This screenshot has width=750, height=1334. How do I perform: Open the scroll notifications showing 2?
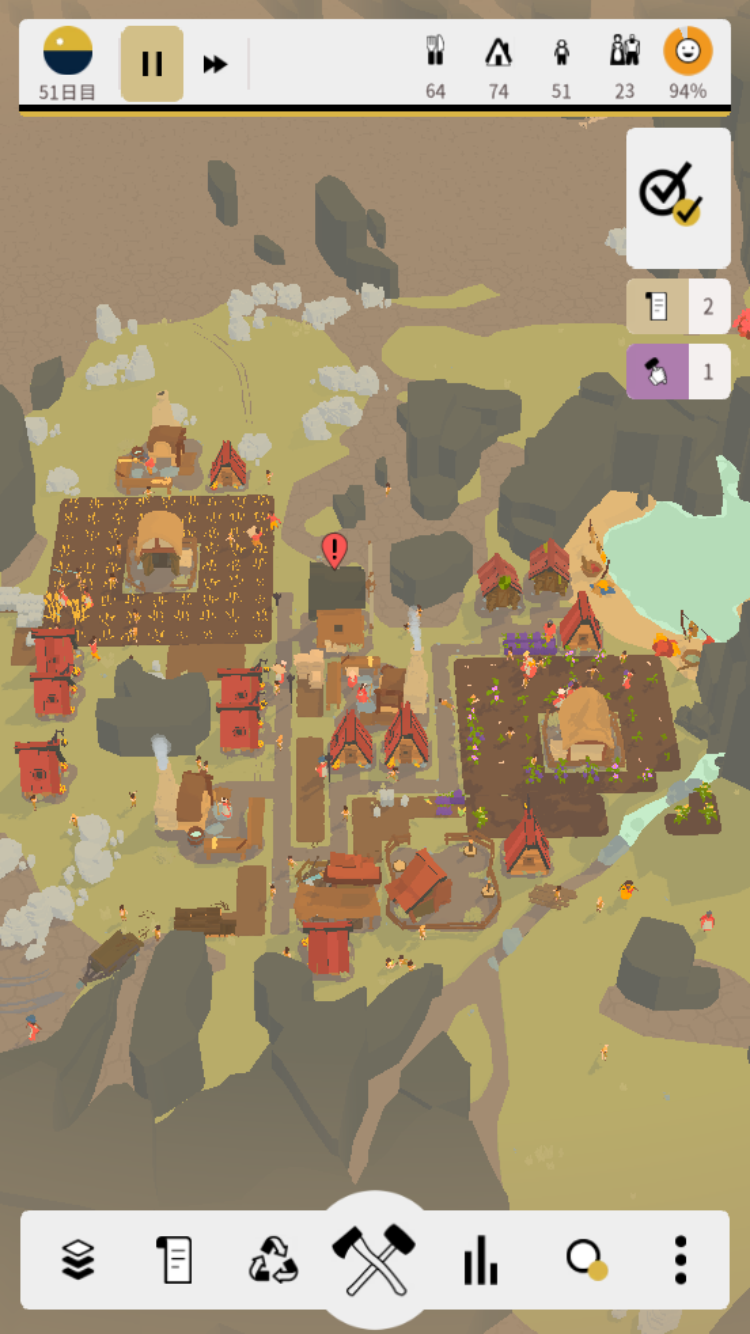[678, 306]
